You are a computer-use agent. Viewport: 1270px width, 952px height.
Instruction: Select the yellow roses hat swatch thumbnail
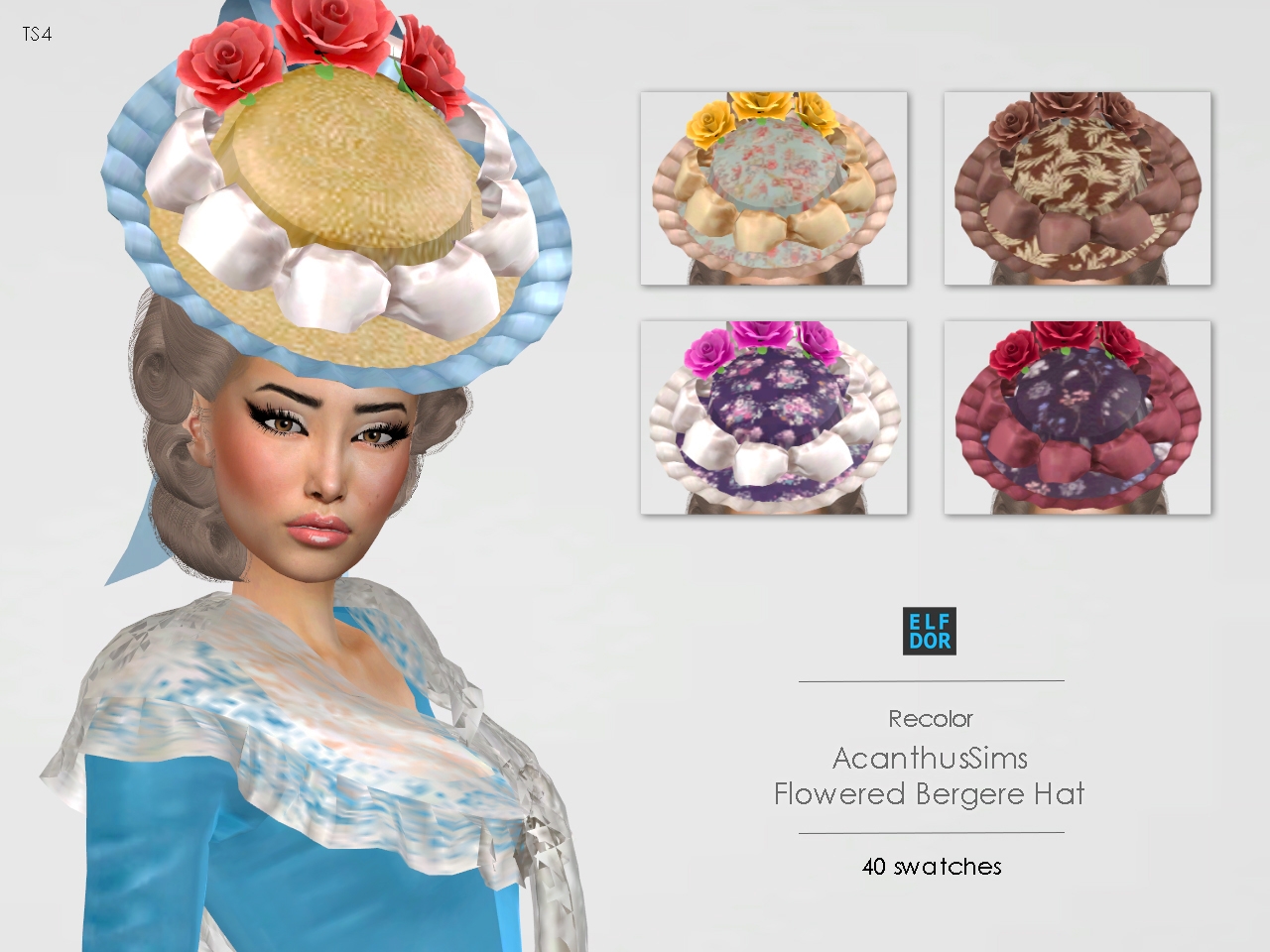tap(774, 188)
